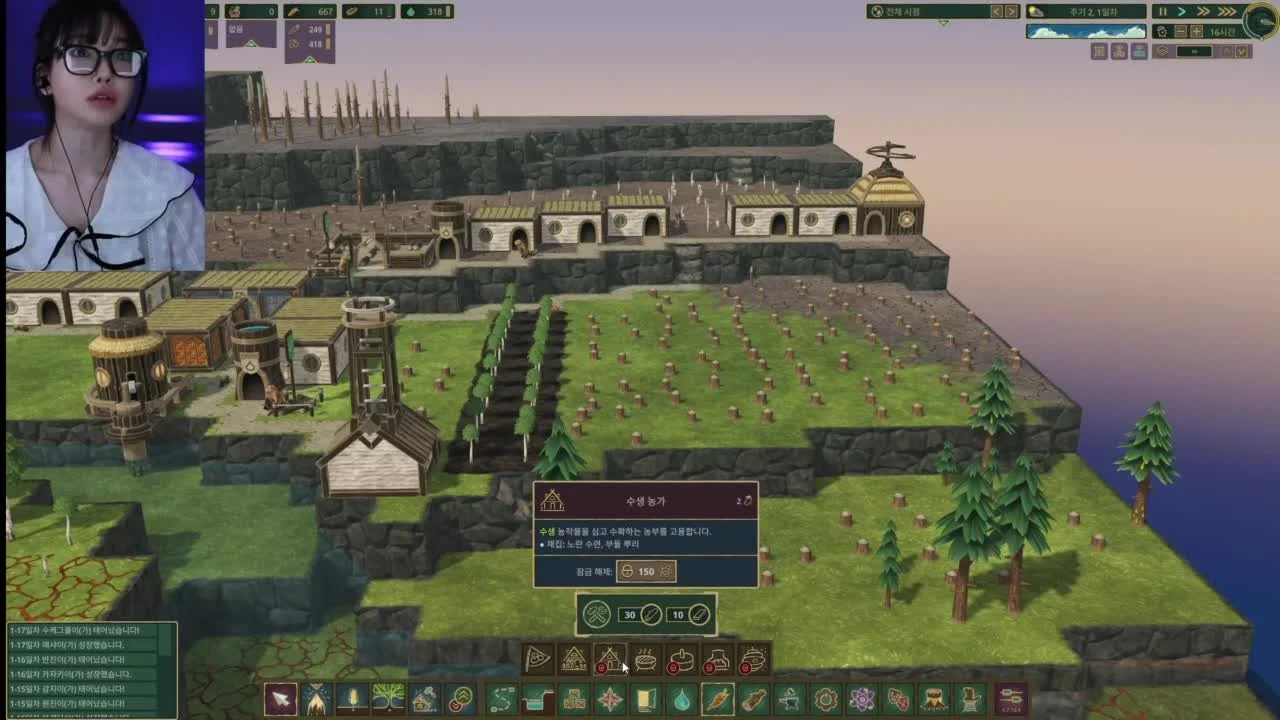
Task: Open the wheat crop planting tool
Action: 352,699
